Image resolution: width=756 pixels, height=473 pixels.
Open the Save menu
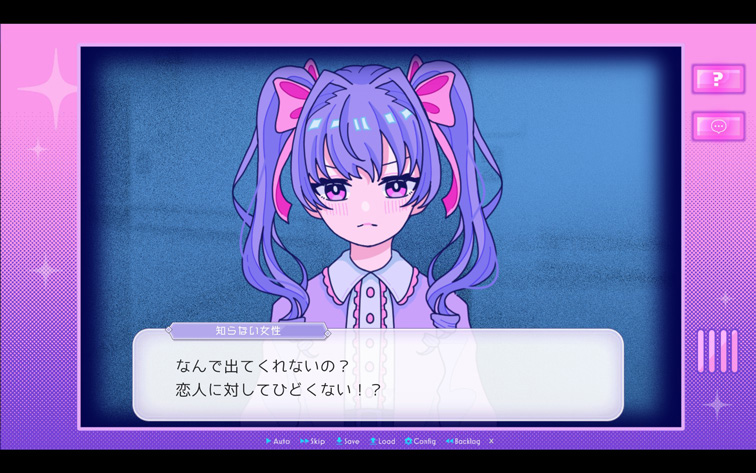click(348, 441)
